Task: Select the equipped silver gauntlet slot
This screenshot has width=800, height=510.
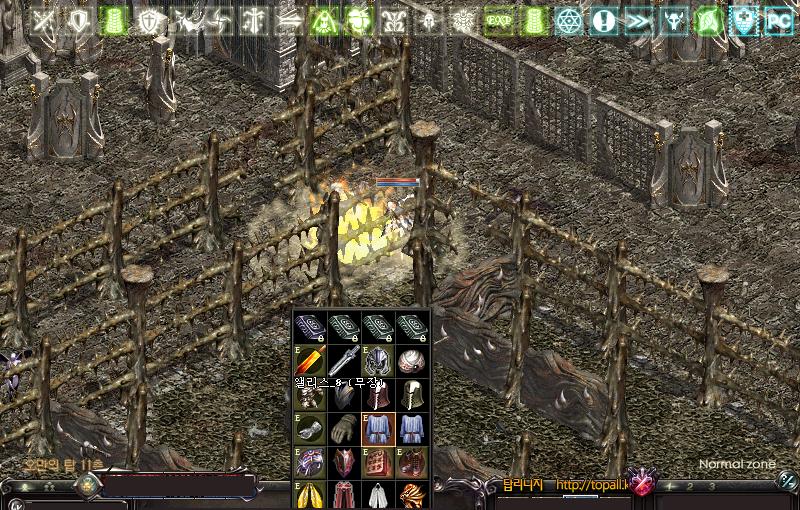Action: point(309,429)
